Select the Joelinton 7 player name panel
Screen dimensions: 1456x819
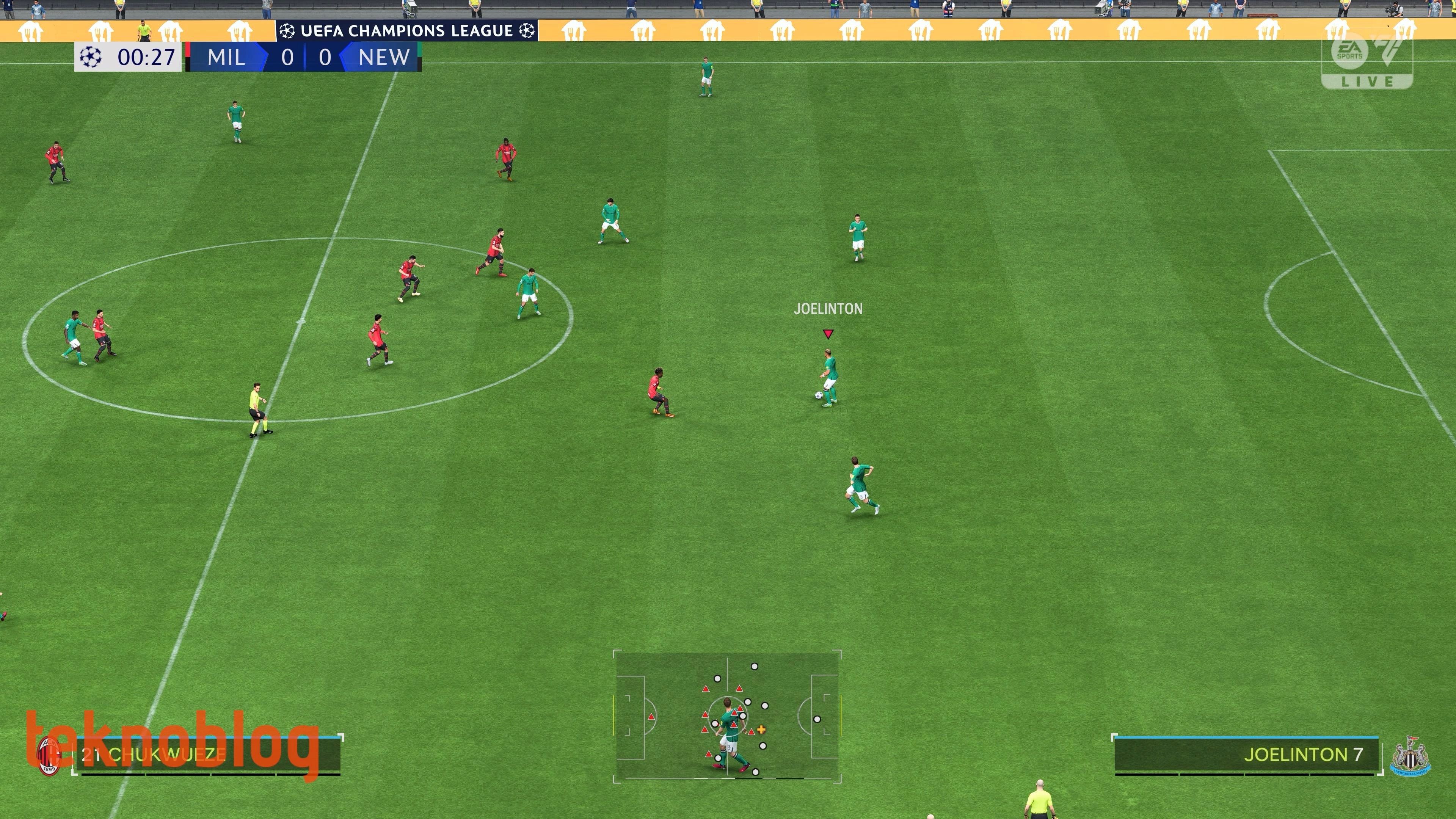click(x=1246, y=755)
